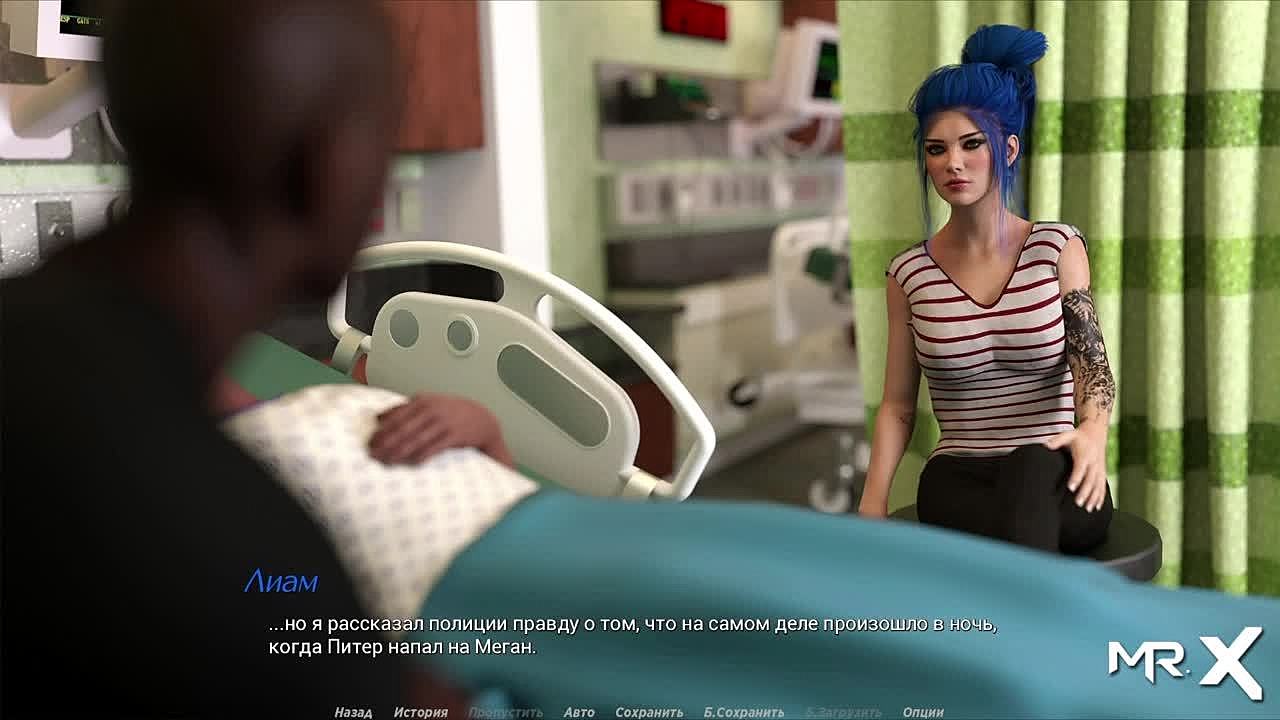Quick load with Б.Загрузить
Viewport: 1280px width, 720px height.
(x=843, y=712)
